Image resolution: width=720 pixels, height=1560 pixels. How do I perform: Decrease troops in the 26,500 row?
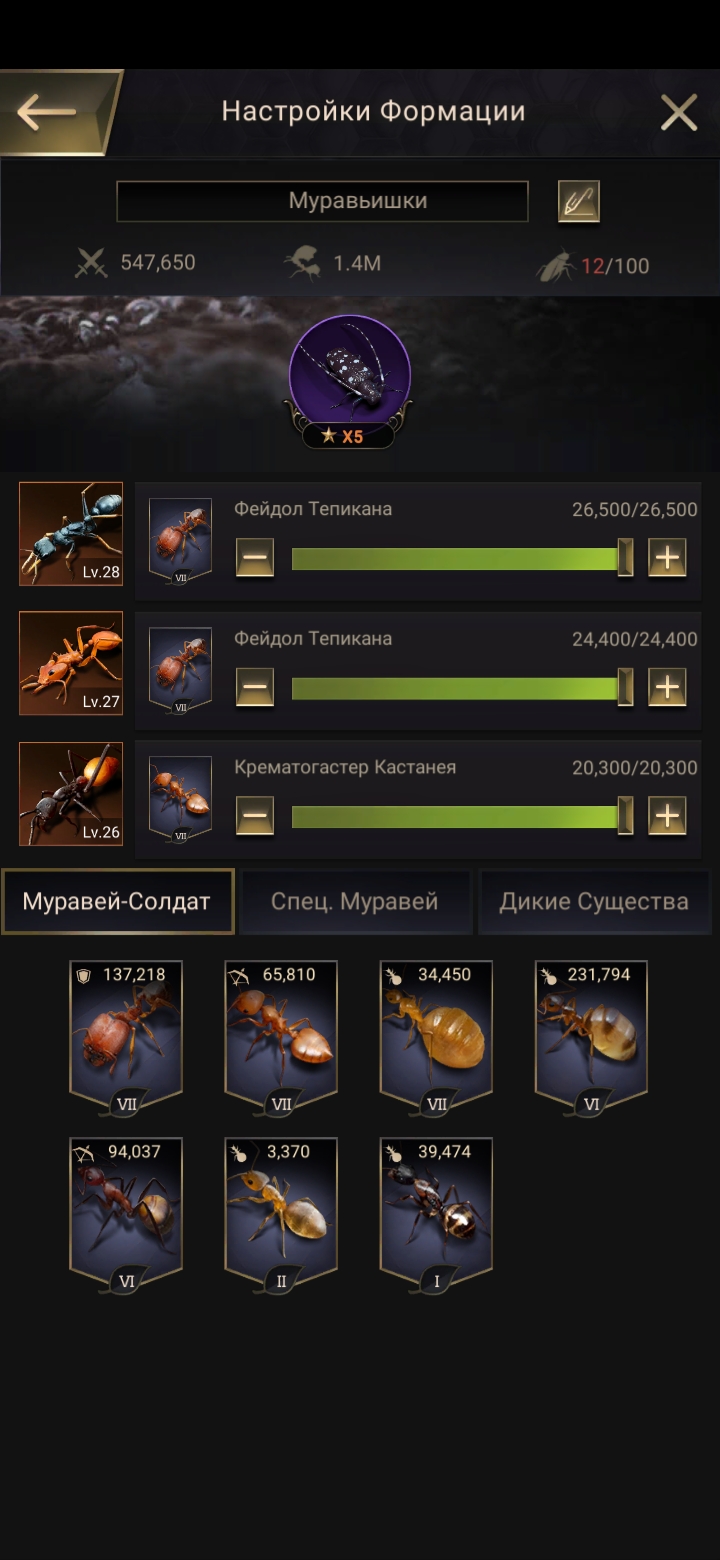255,557
